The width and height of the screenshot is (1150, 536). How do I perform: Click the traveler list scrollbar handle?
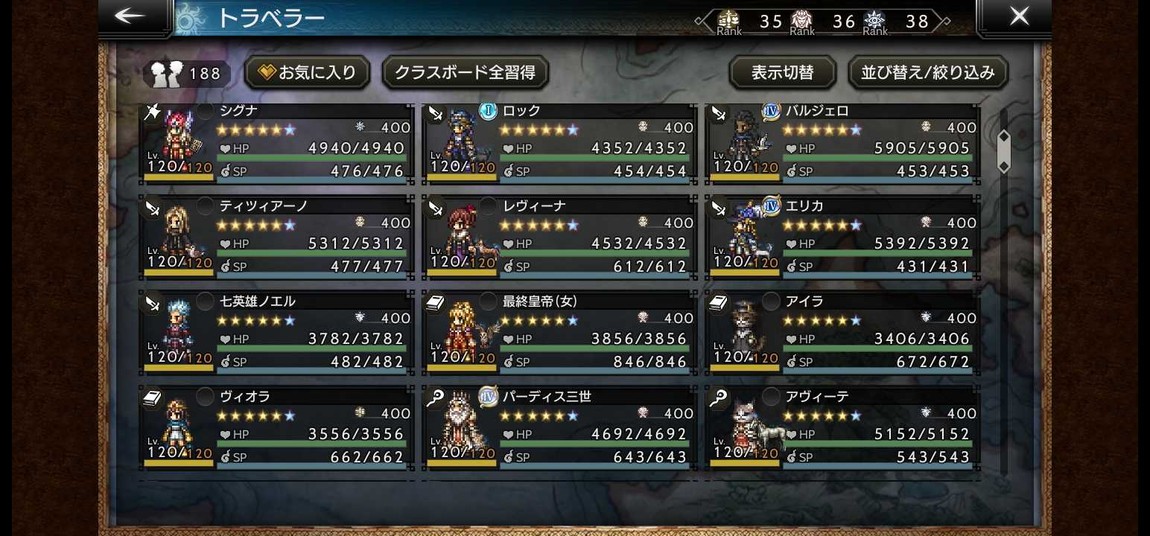tap(1004, 150)
